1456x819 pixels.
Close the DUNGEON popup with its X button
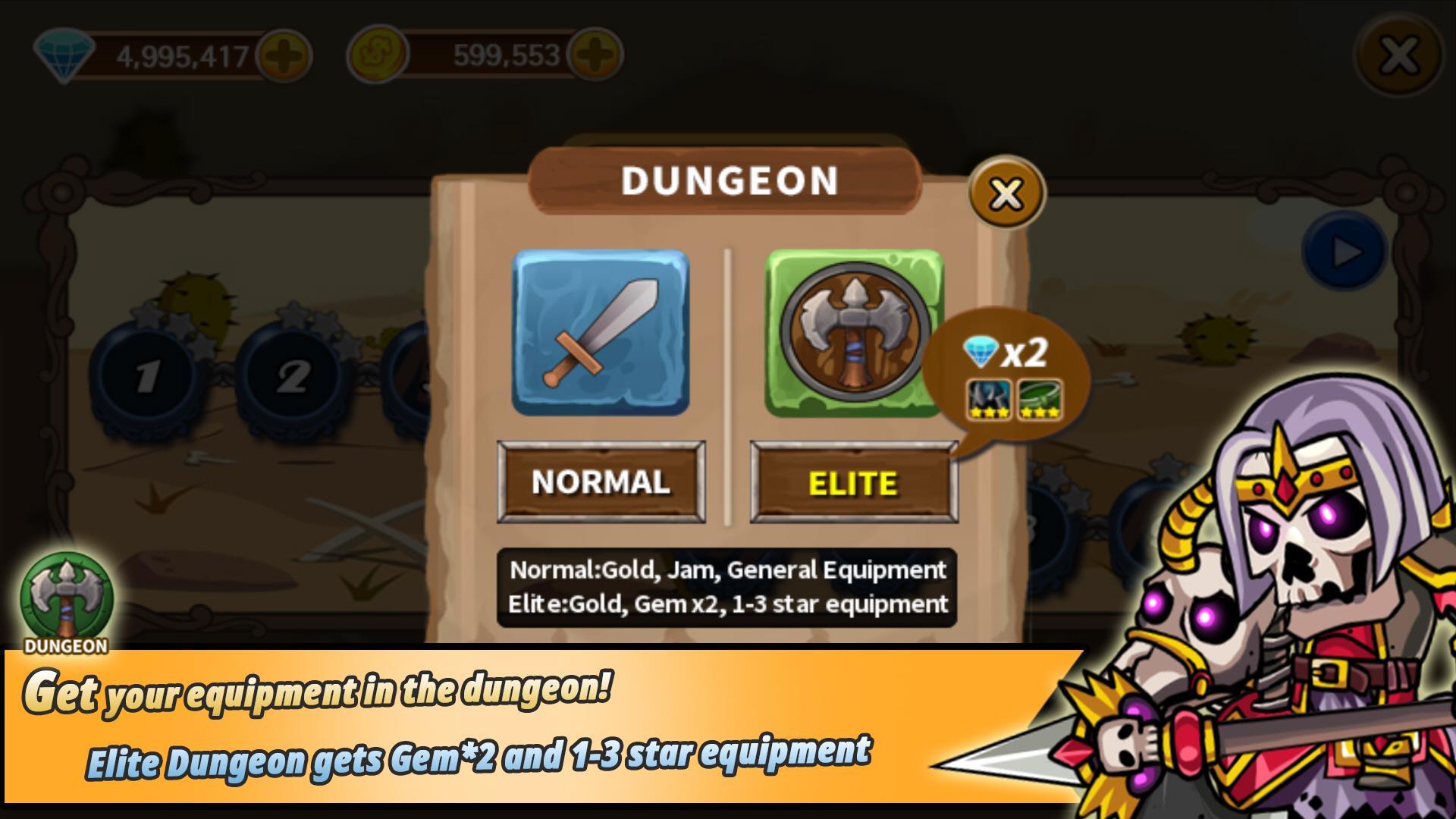(x=1005, y=195)
